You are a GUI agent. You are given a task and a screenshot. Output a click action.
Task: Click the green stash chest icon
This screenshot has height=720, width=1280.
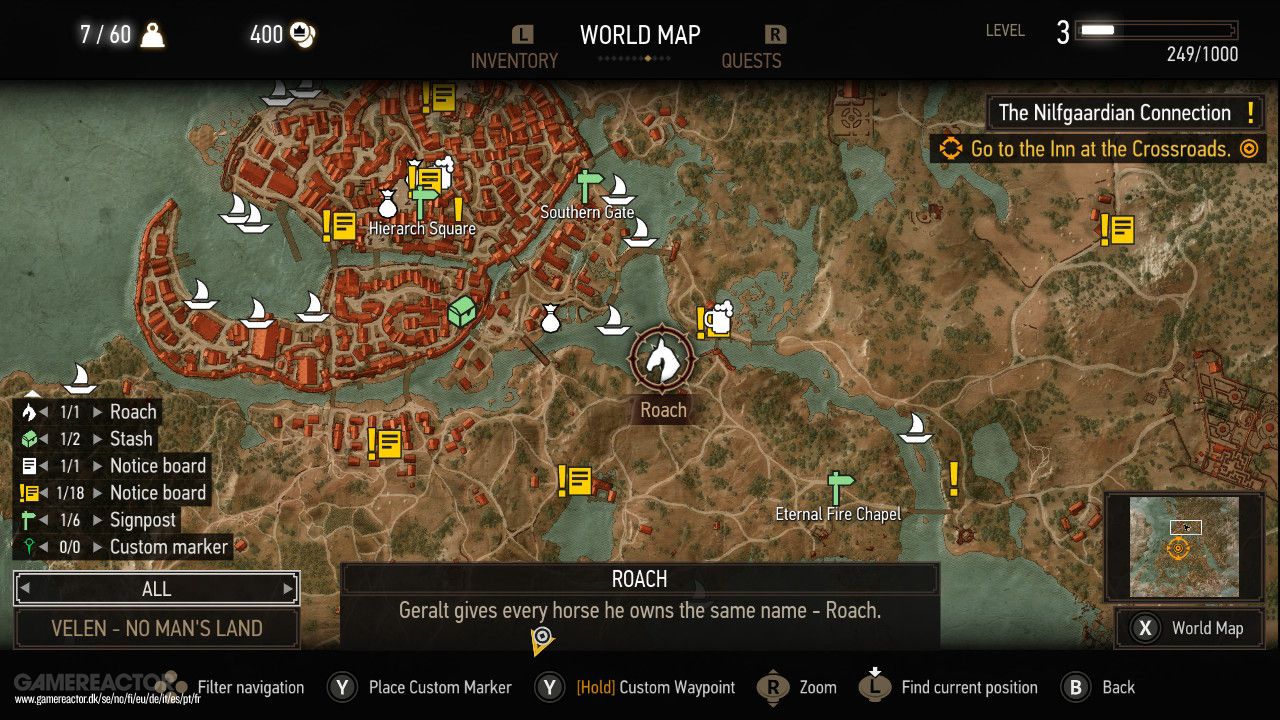point(461,309)
